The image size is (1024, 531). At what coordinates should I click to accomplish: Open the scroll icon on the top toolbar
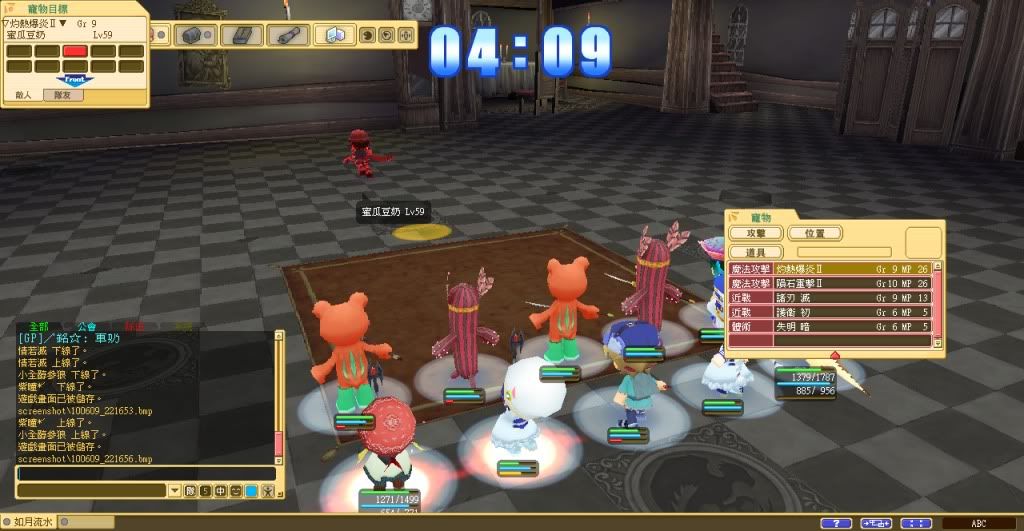pyautogui.click(x=288, y=35)
